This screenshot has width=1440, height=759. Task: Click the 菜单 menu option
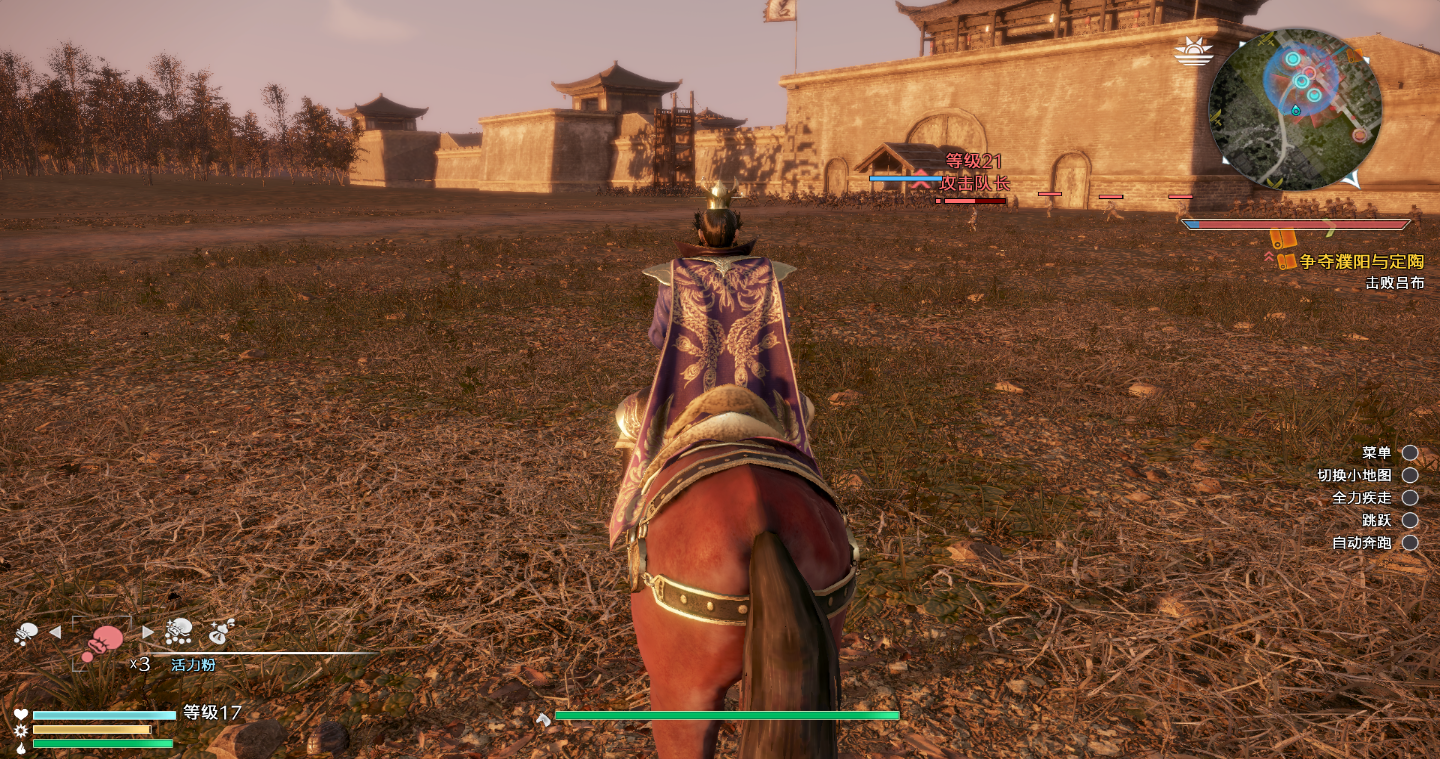(x=1376, y=453)
